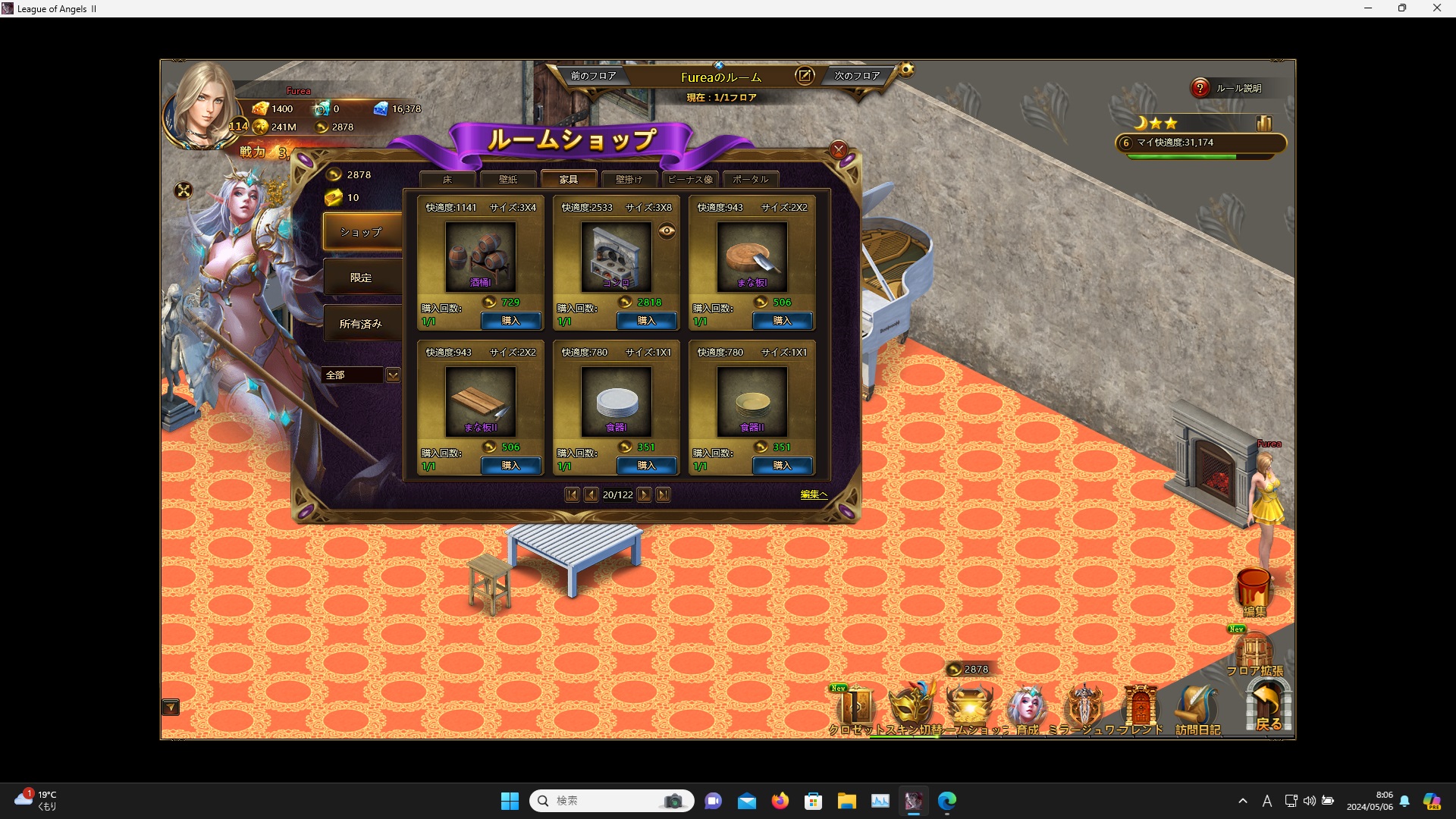Open ルール説明 rules help
The width and height of the screenshot is (1456, 819).
[x=1228, y=89]
